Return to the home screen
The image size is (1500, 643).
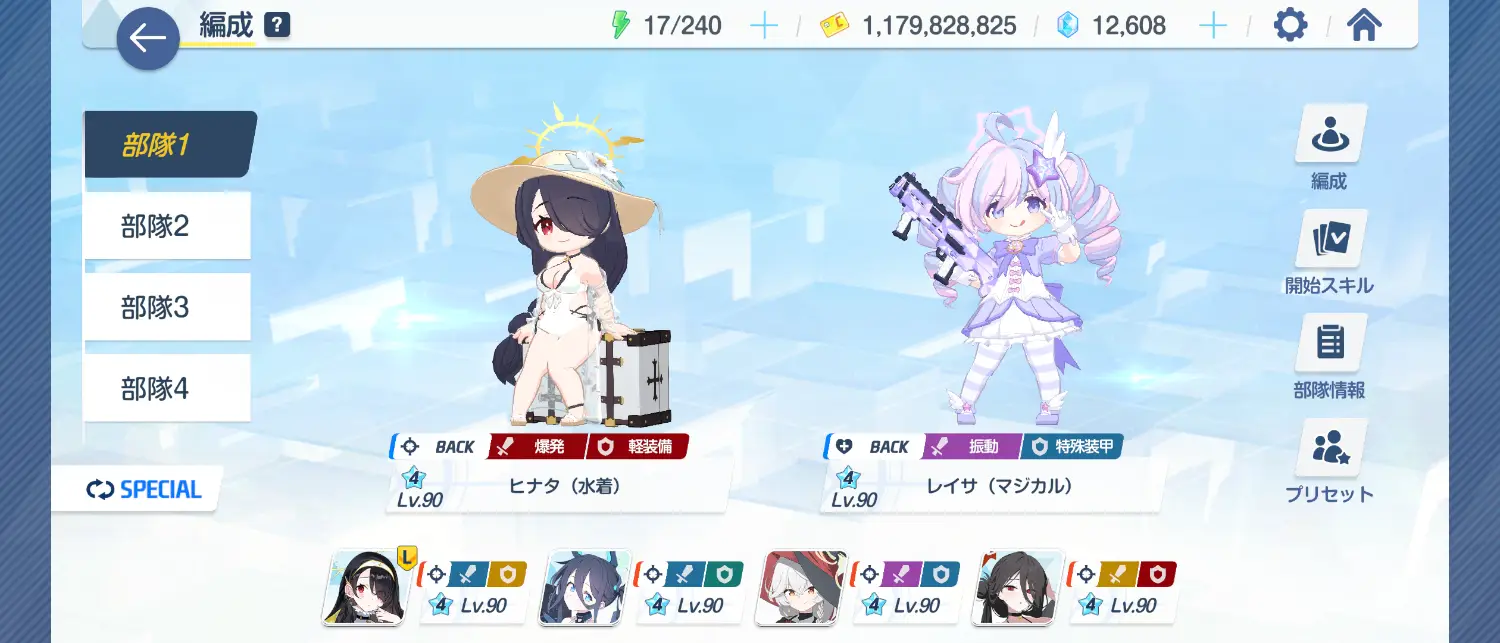click(x=1364, y=26)
